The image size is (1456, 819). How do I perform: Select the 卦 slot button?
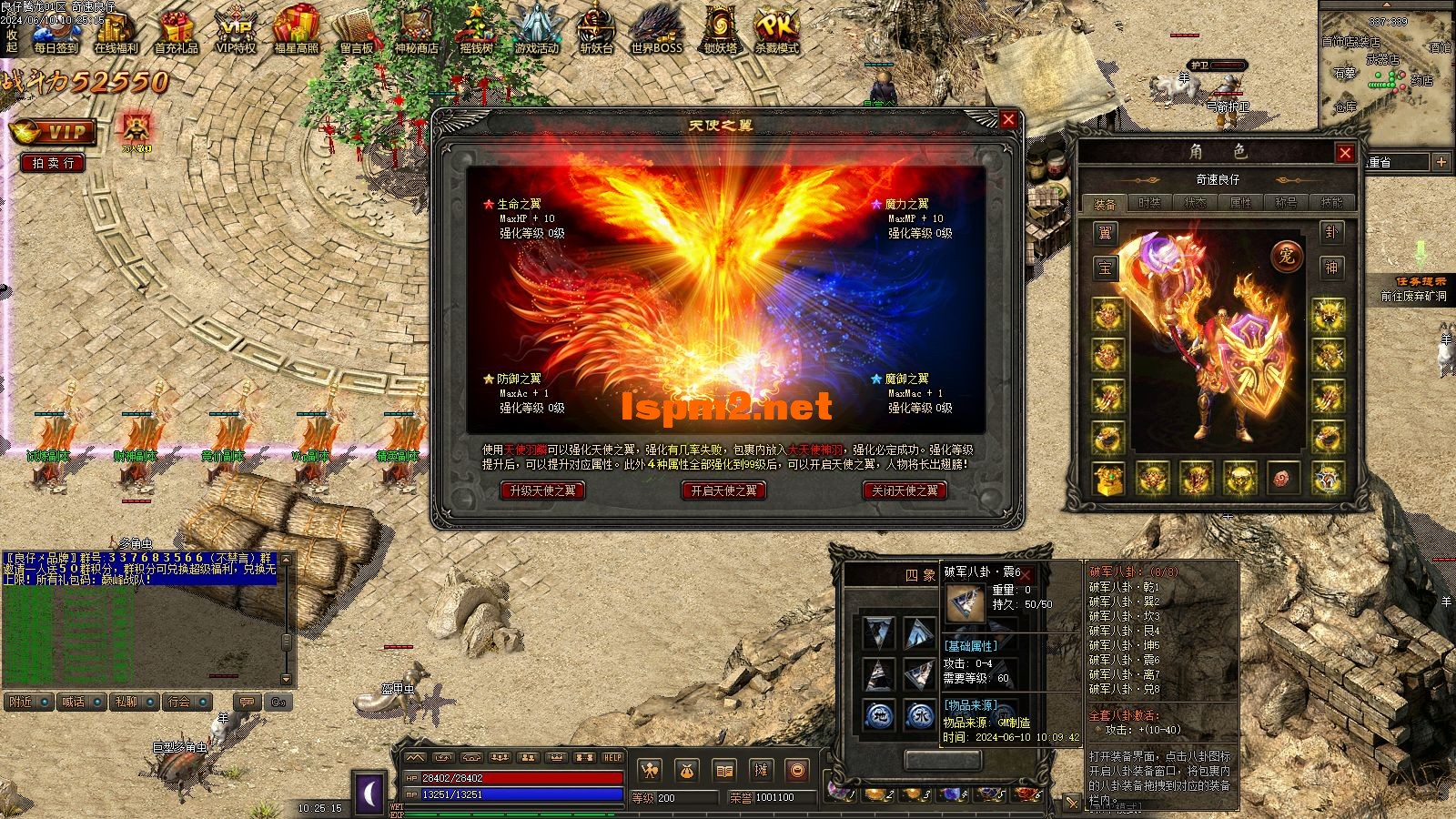(x=1331, y=233)
